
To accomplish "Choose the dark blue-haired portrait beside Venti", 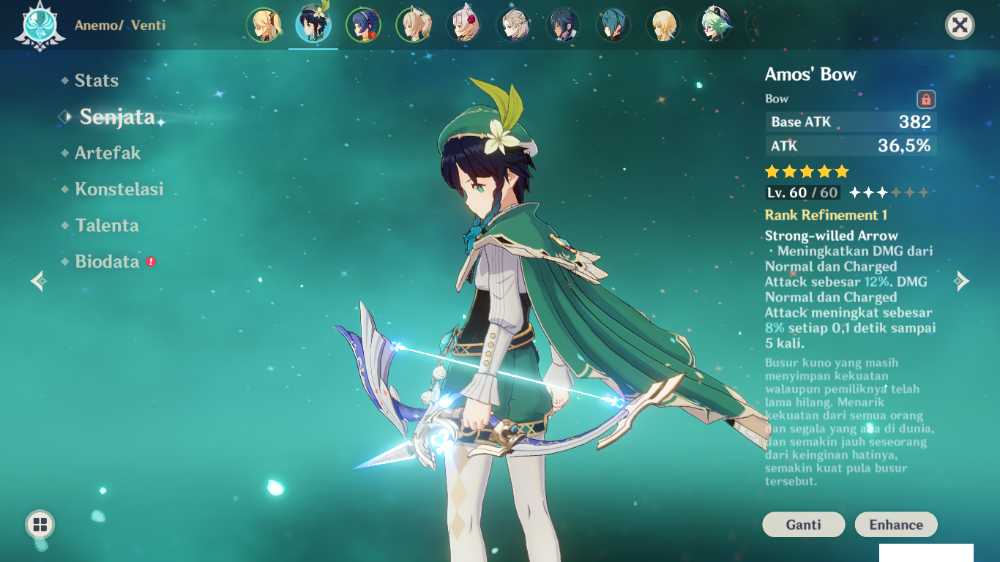I will (363, 25).
